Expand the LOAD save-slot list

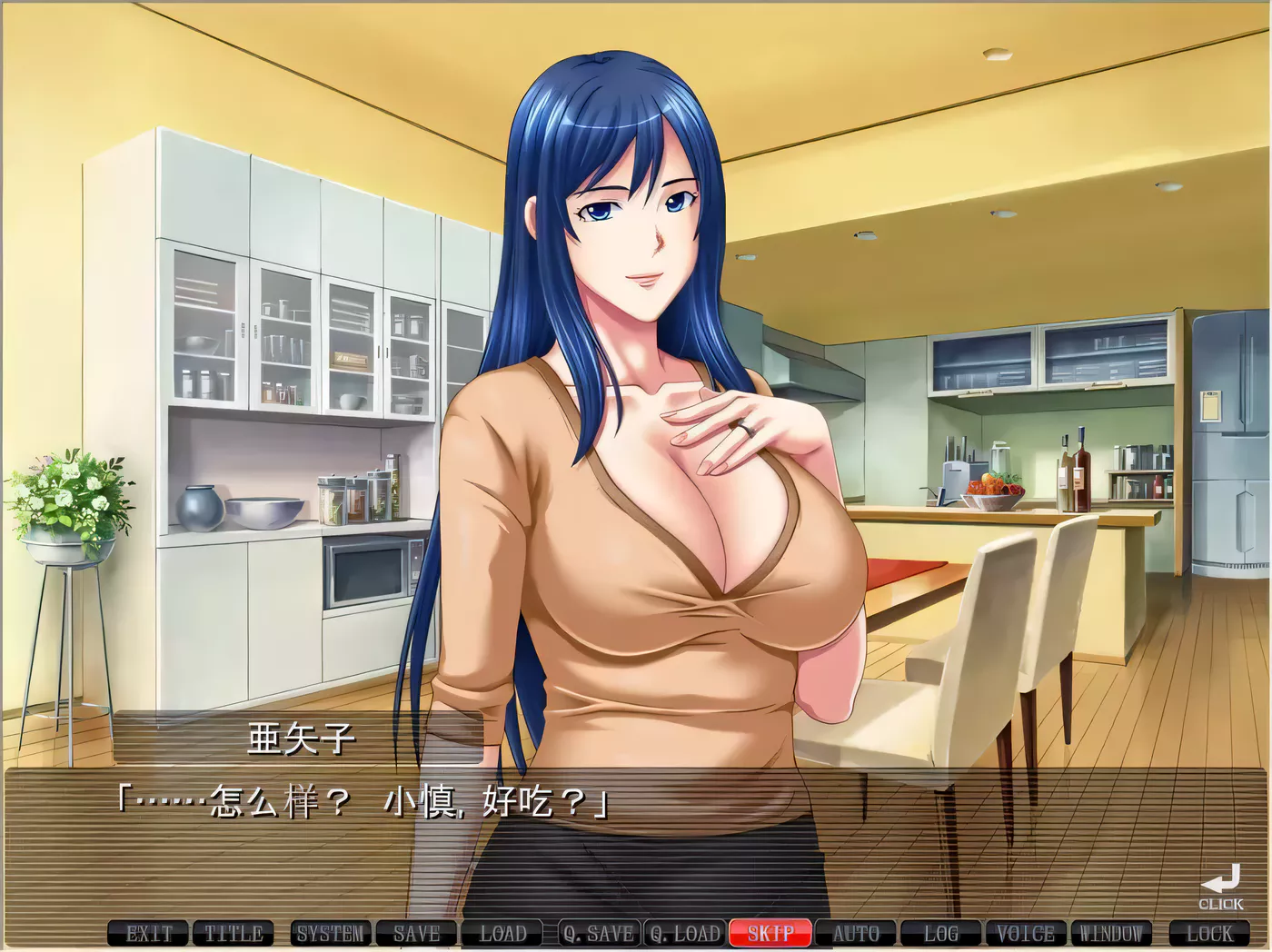502,933
